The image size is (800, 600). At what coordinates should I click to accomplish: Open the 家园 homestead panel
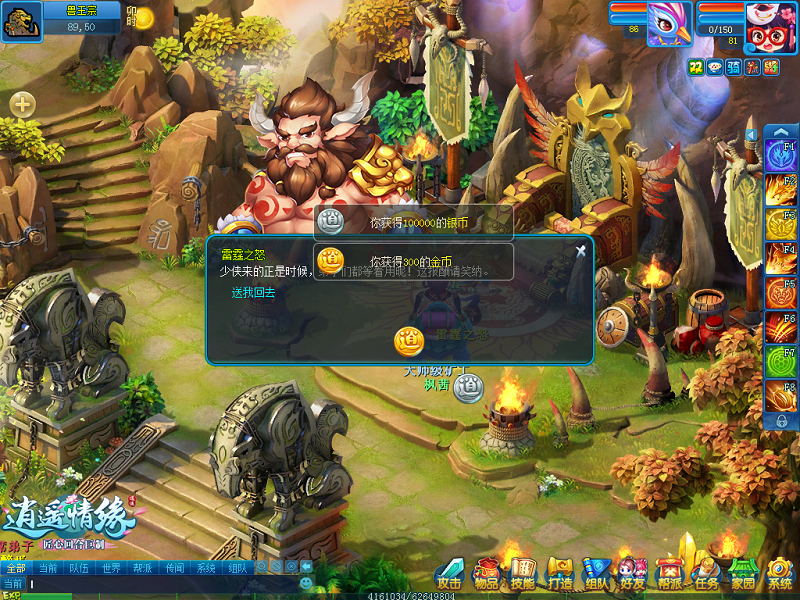point(742,573)
